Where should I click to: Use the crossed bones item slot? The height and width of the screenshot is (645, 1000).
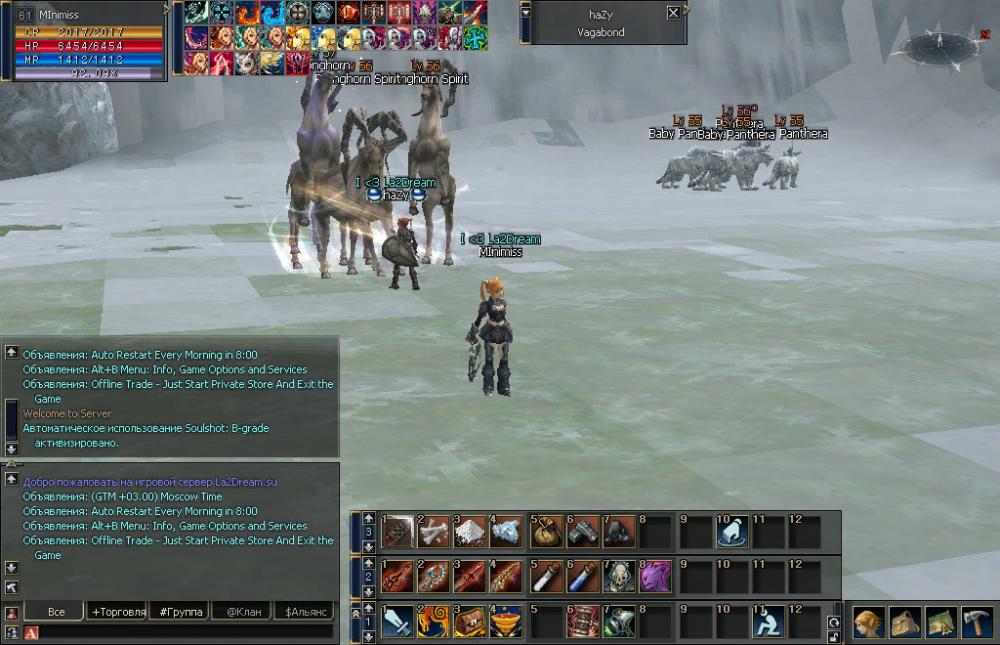point(434,531)
